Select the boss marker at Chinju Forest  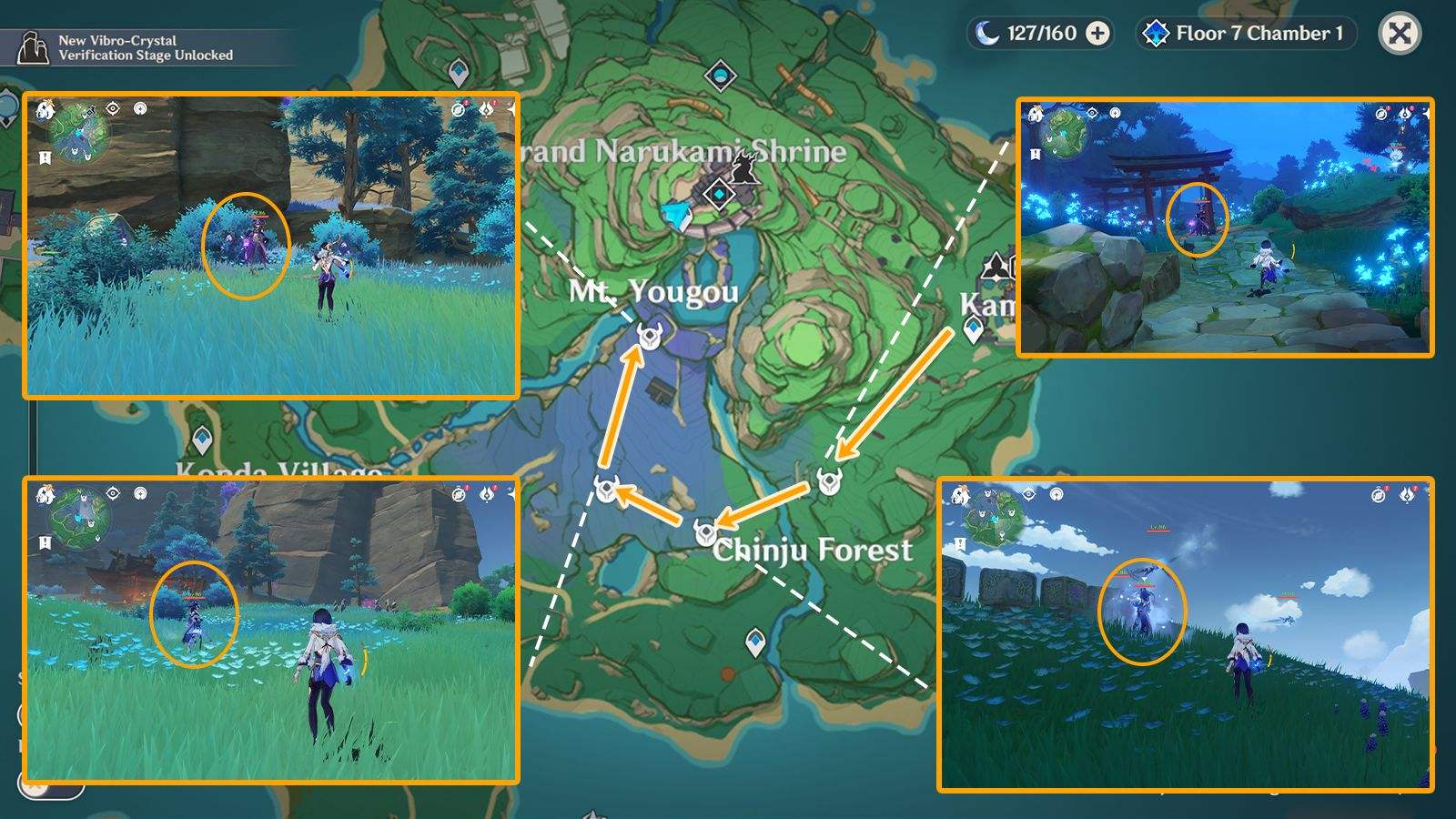(x=705, y=533)
